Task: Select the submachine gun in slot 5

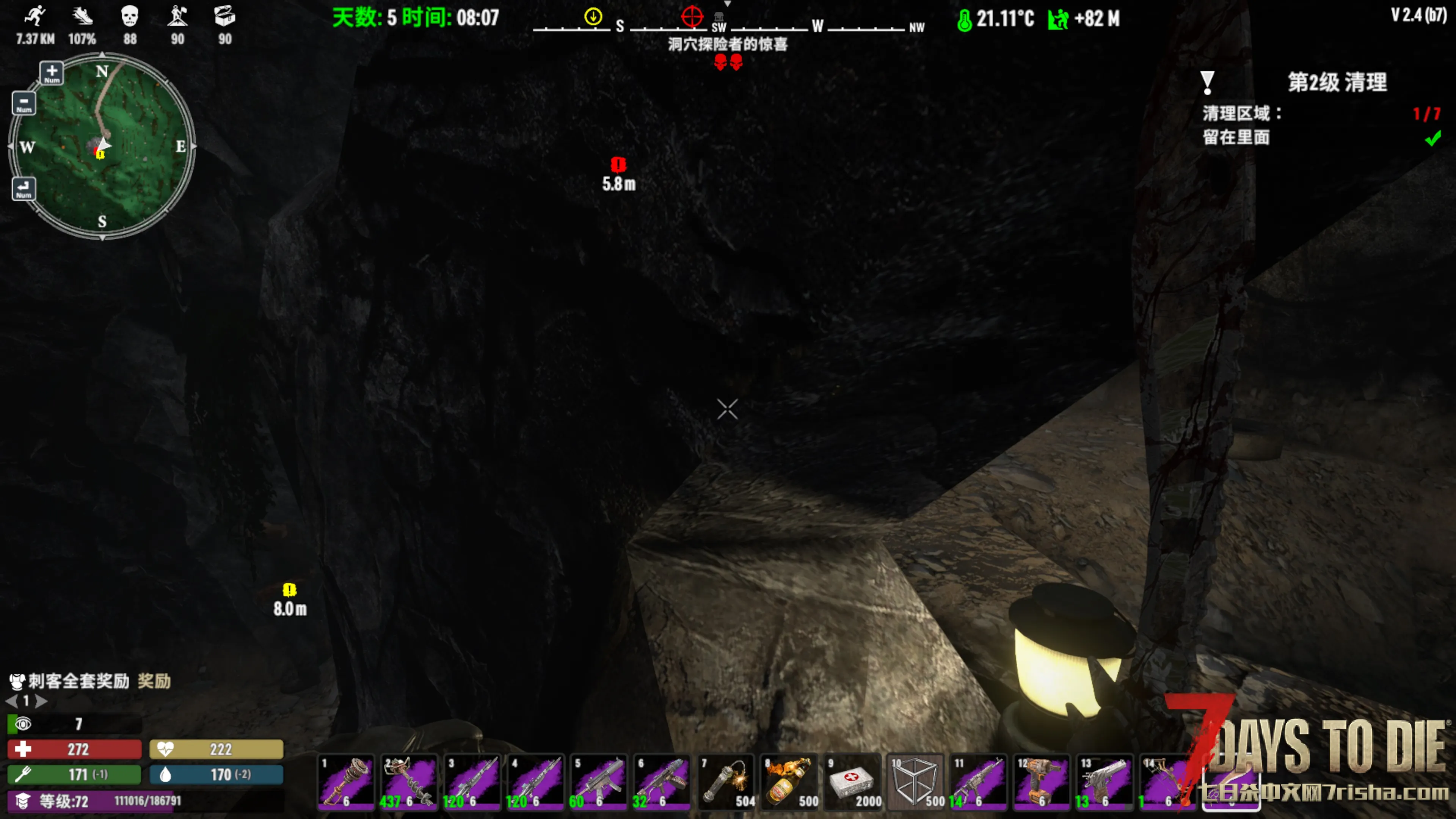Action: point(599,782)
